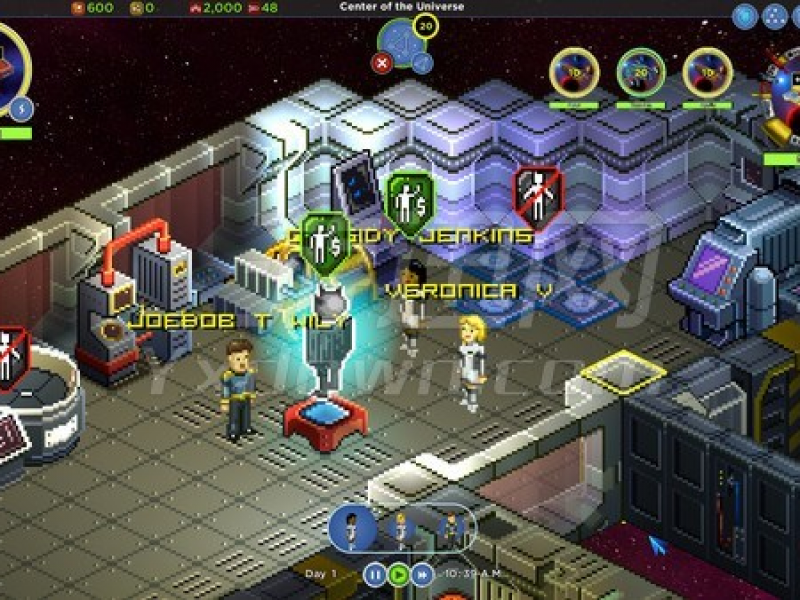Open the green-ringed mission icon showing 20
The width and height of the screenshot is (800, 600).
point(641,73)
